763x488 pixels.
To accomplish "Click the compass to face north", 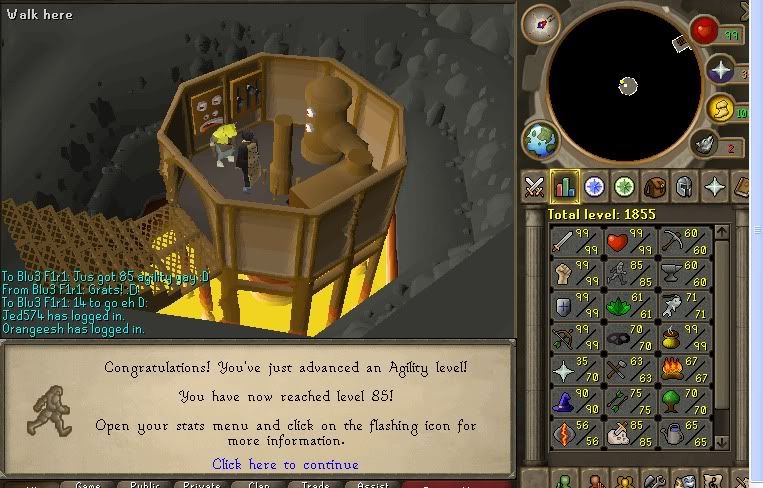I will point(540,22).
